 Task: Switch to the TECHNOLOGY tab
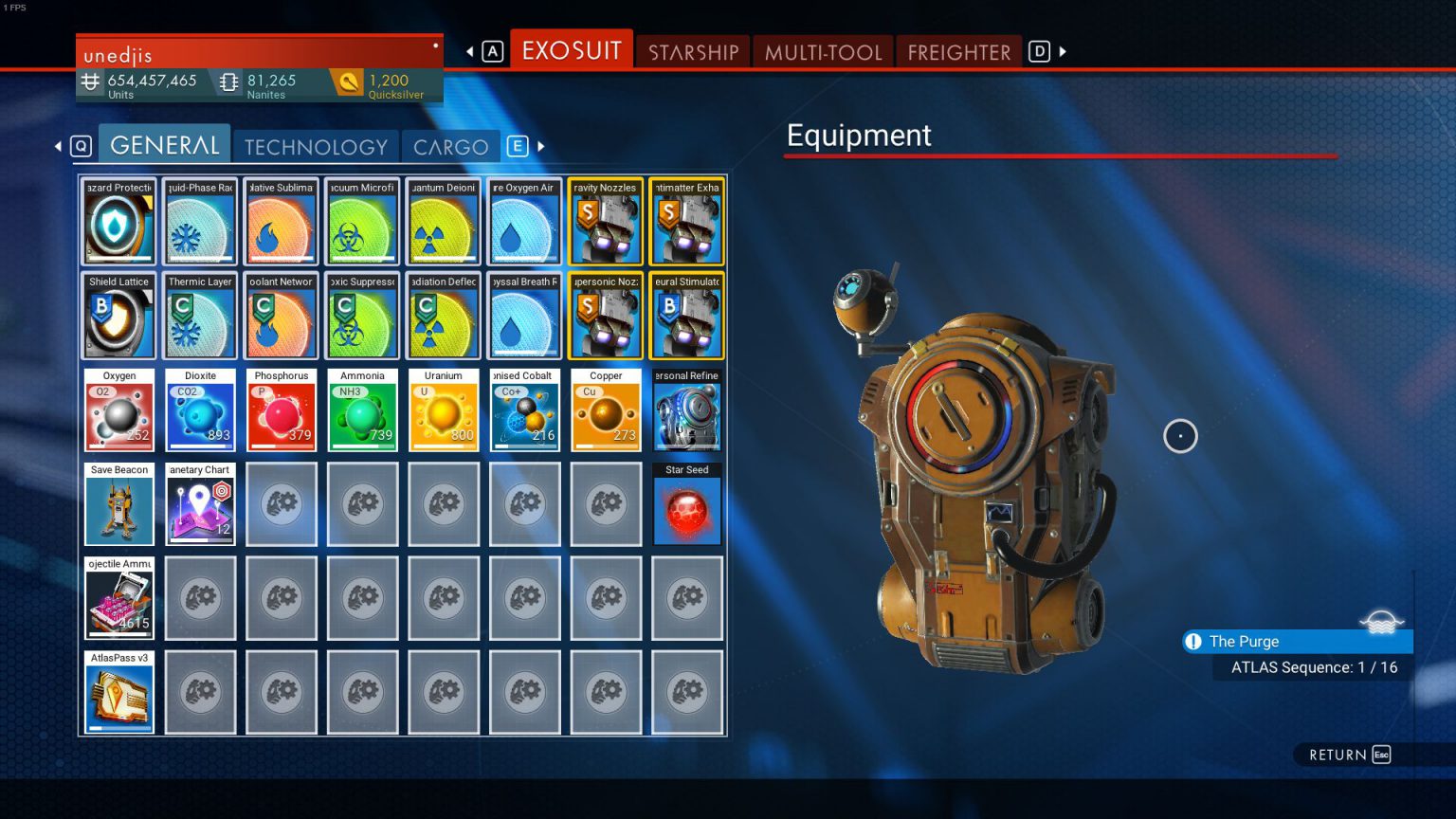[x=316, y=146]
